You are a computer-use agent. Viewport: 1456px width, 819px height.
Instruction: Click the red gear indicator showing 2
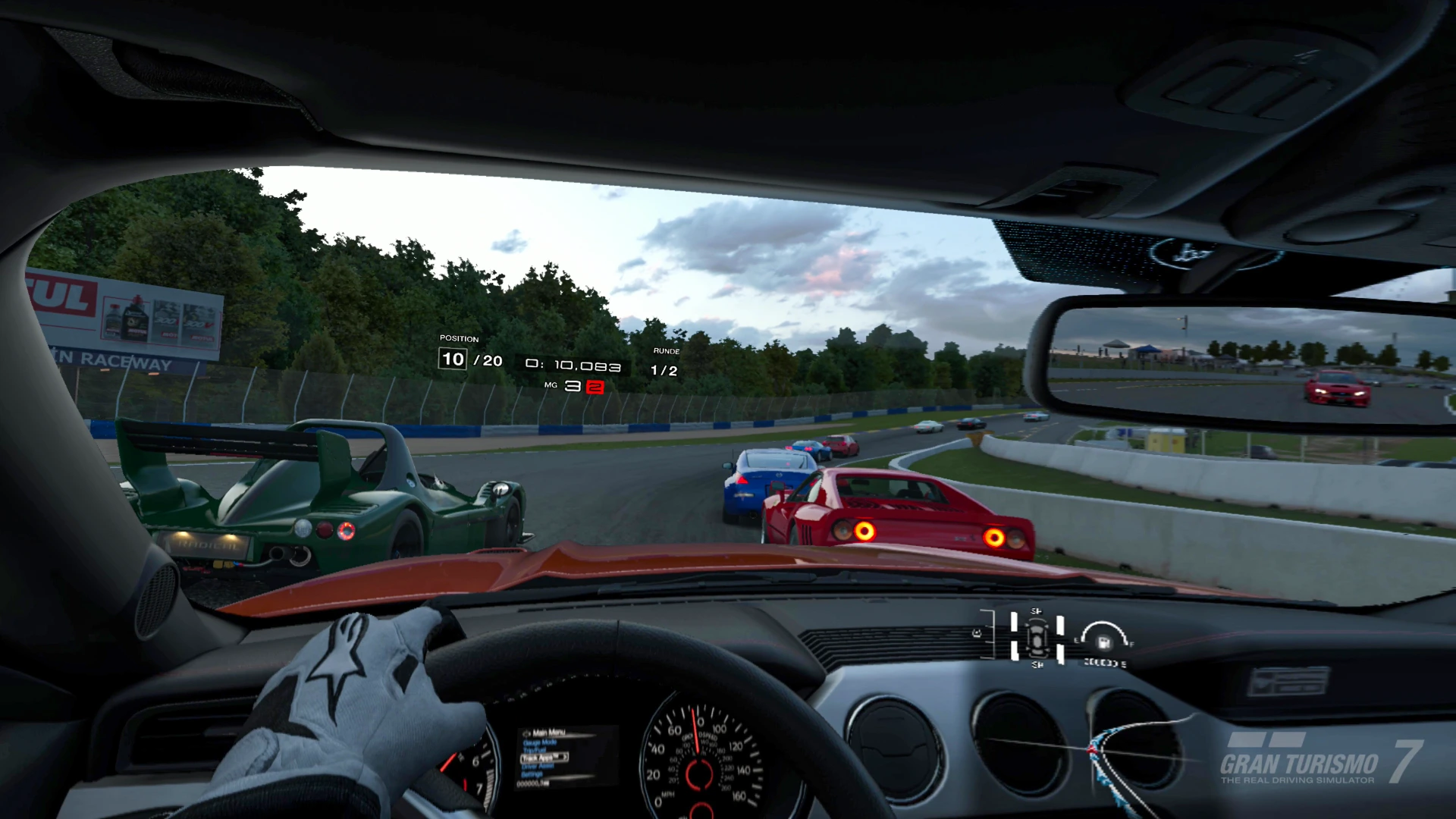click(x=596, y=387)
